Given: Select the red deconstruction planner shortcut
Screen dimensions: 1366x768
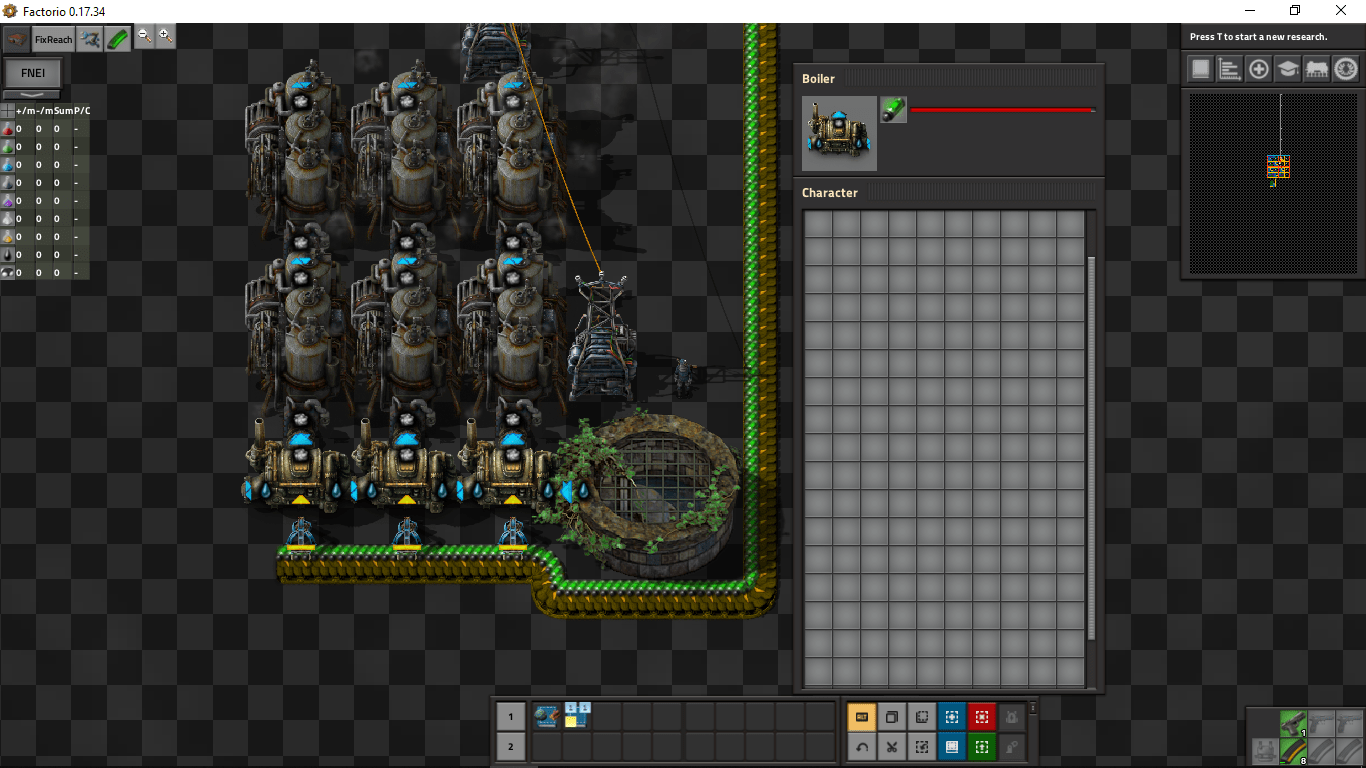Looking at the screenshot, I should pos(981,716).
